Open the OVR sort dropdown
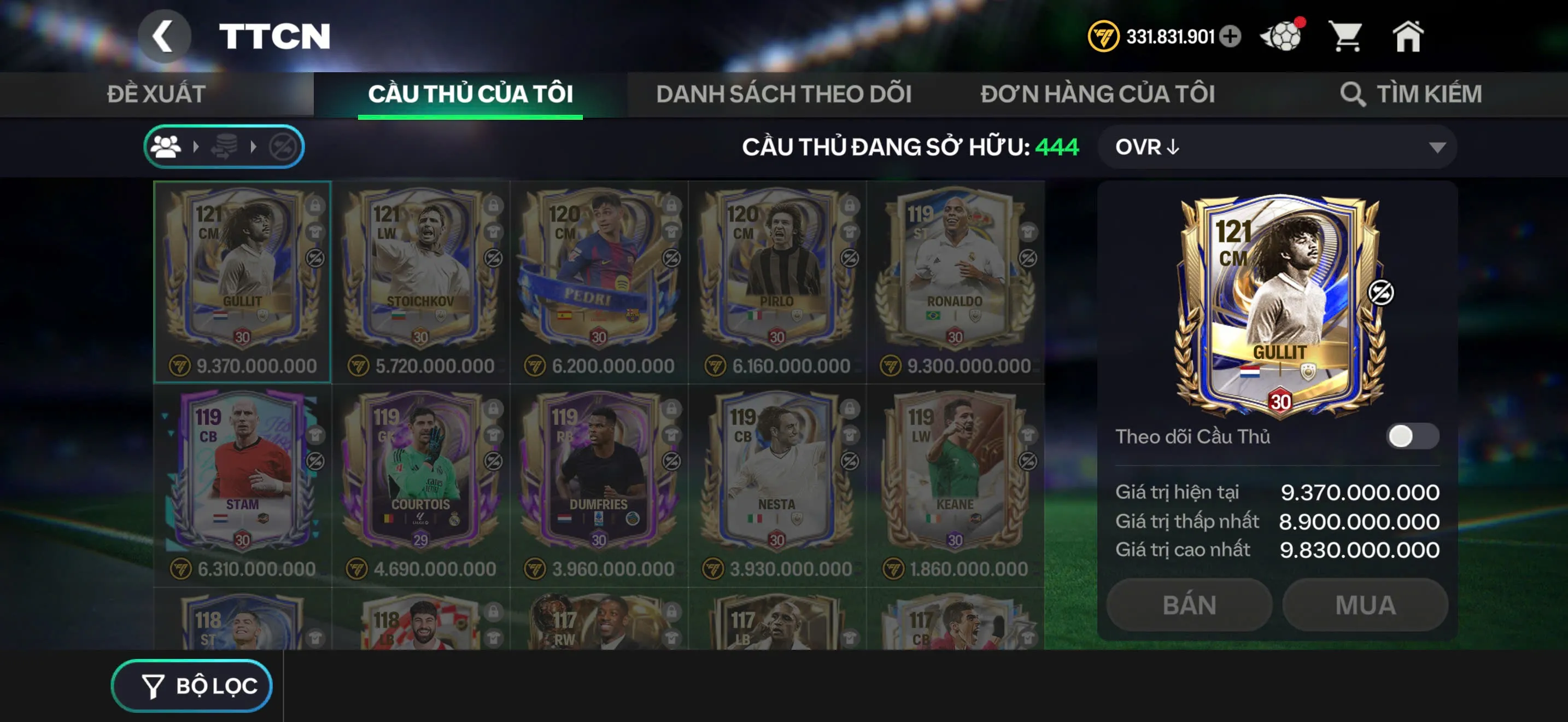Viewport: 1568px width, 722px height. click(x=1275, y=146)
